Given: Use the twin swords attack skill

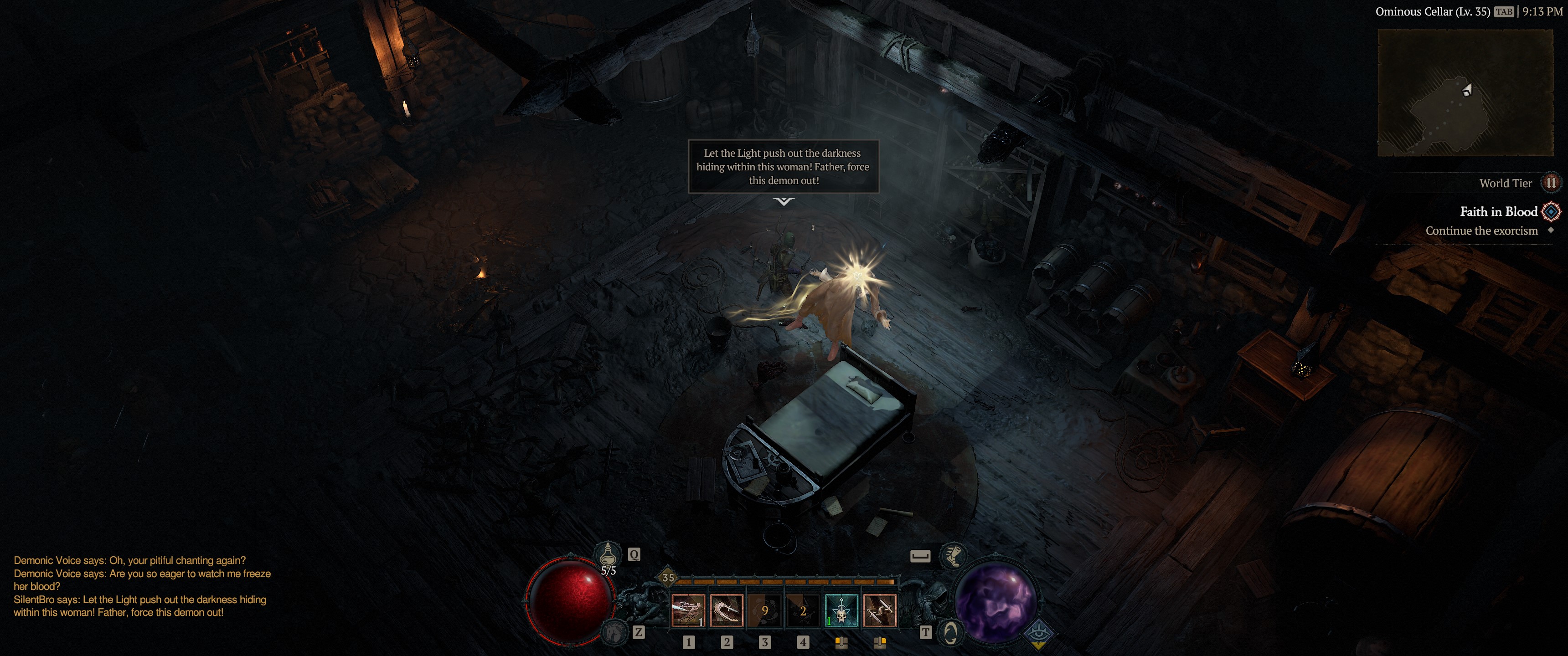Looking at the screenshot, I should pyautogui.click(x=880, y=610).
